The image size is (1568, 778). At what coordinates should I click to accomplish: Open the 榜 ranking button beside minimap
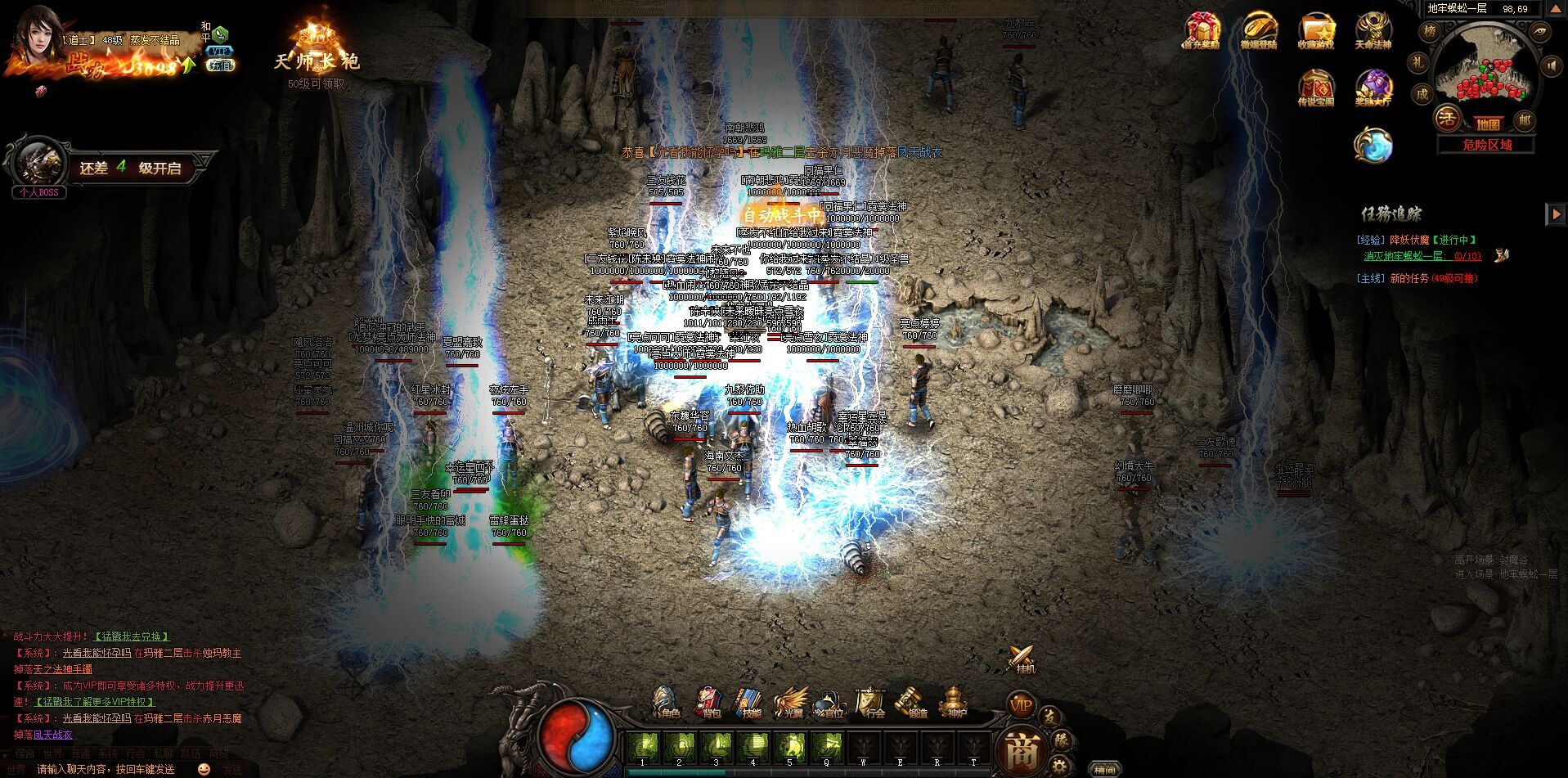point(1430,32)
